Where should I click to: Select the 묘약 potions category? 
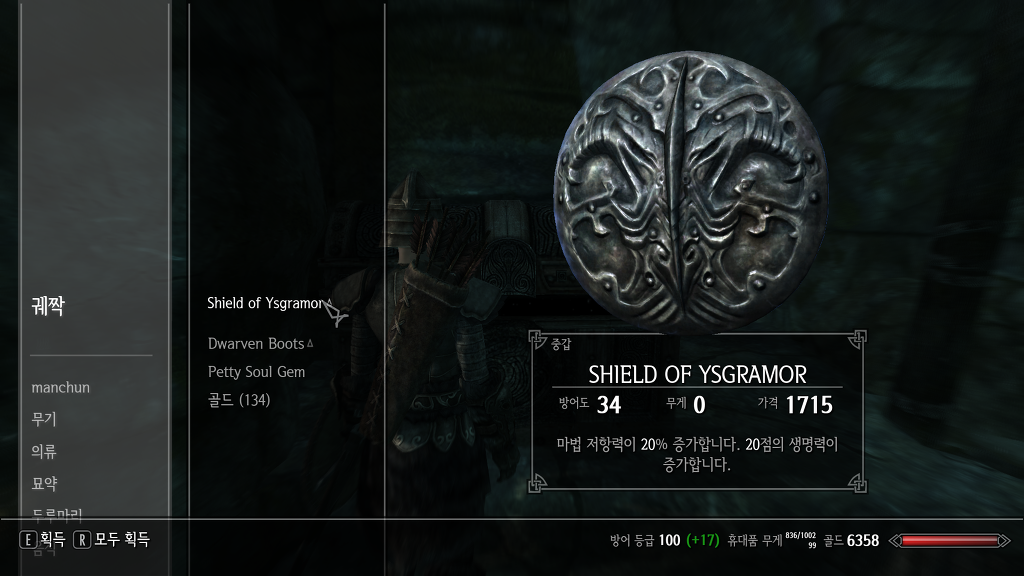pyautogui.click(x=44, y=483)
